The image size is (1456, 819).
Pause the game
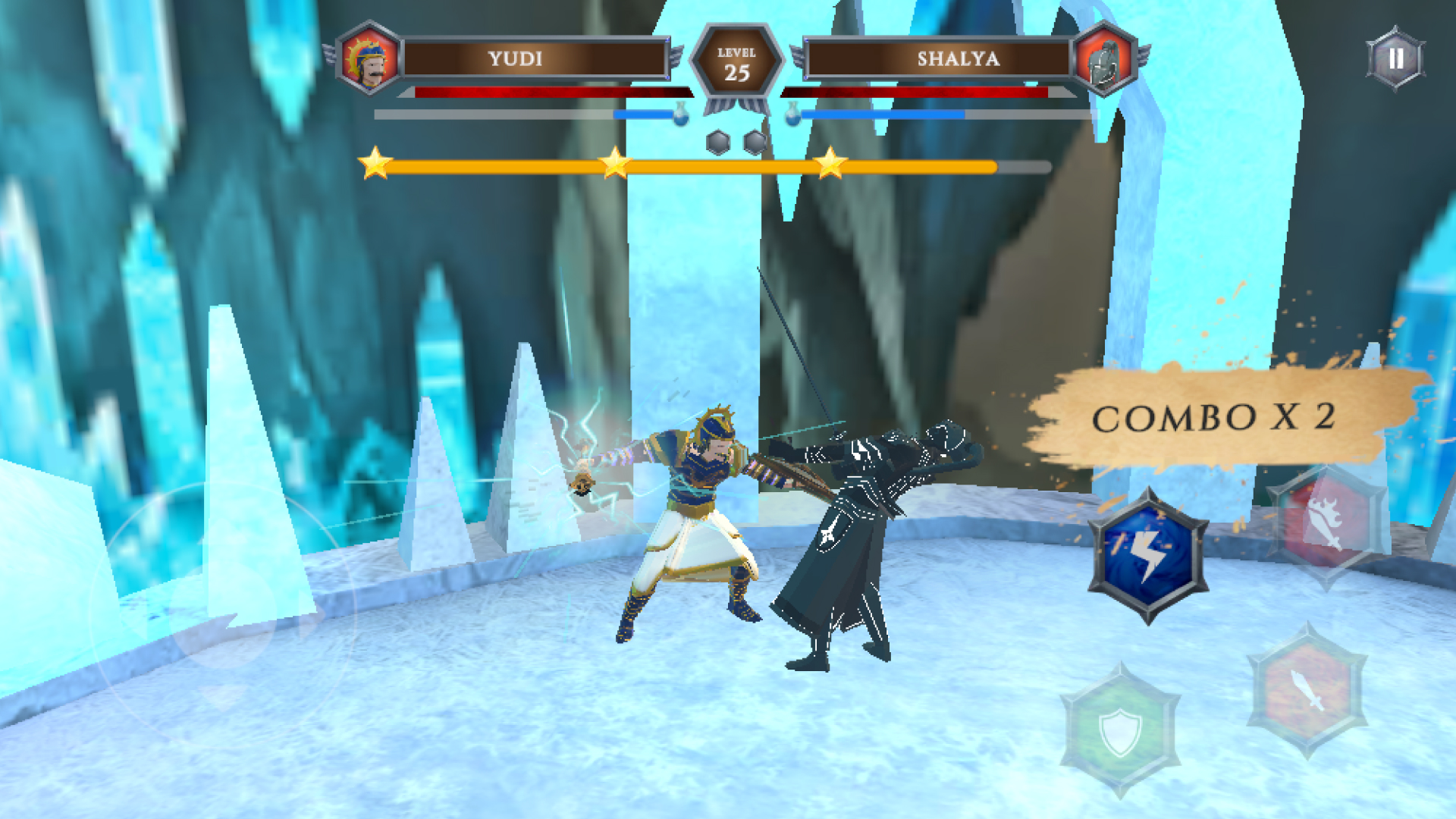tap(1395, 59)
